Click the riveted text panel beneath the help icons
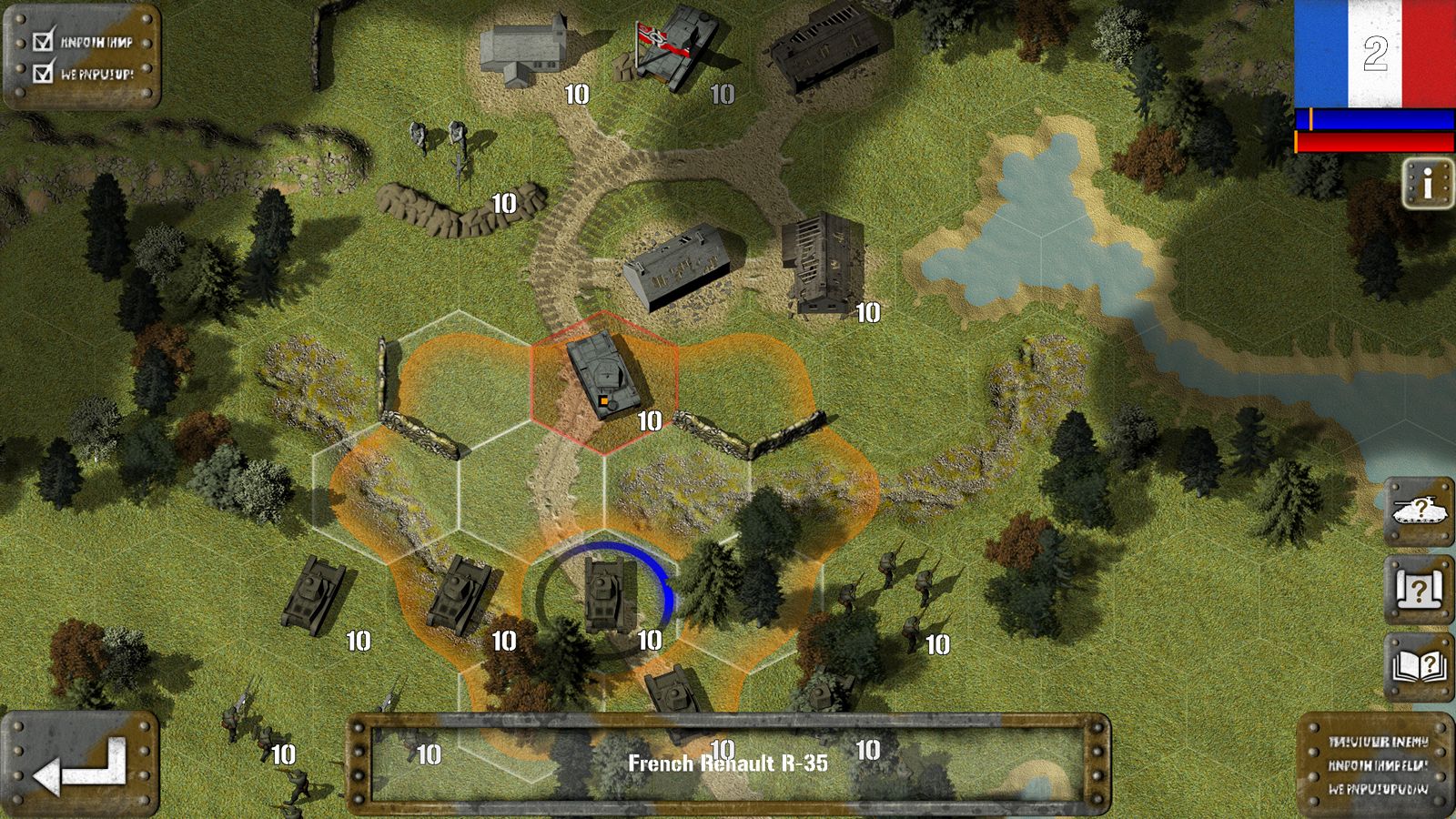The width and height of the screenshot is (1456, 819). pyautogui.click(x=1375, y=764)
